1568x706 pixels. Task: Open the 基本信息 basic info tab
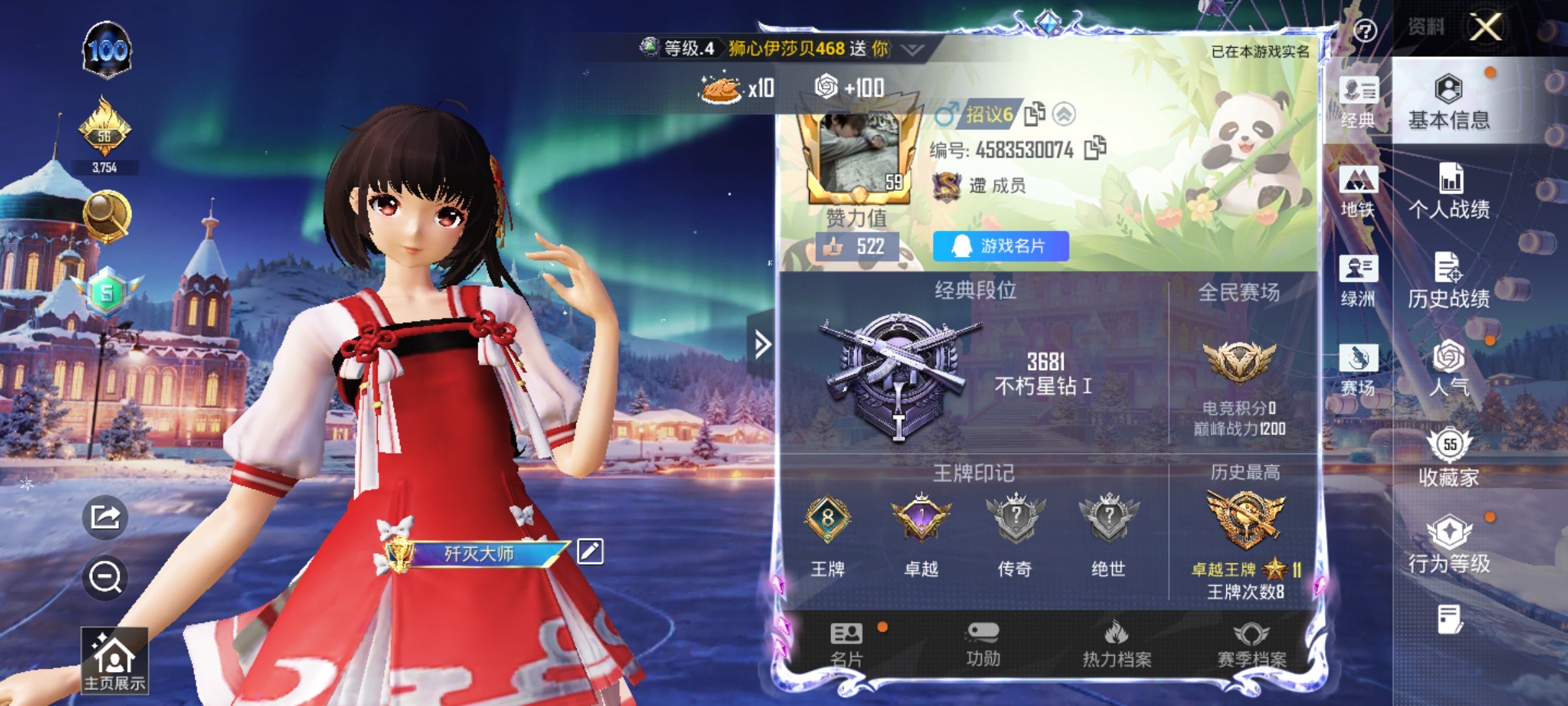click(1448, 101)
